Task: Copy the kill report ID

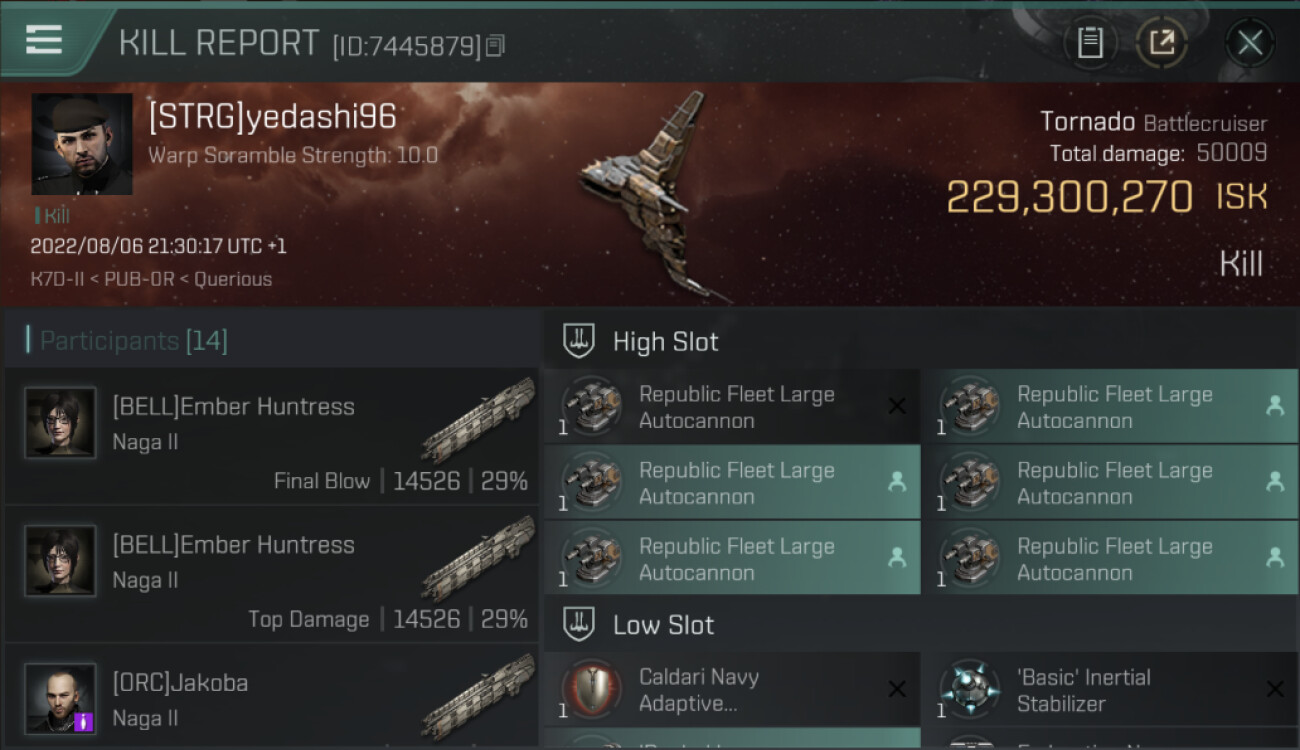Action: 496,45
